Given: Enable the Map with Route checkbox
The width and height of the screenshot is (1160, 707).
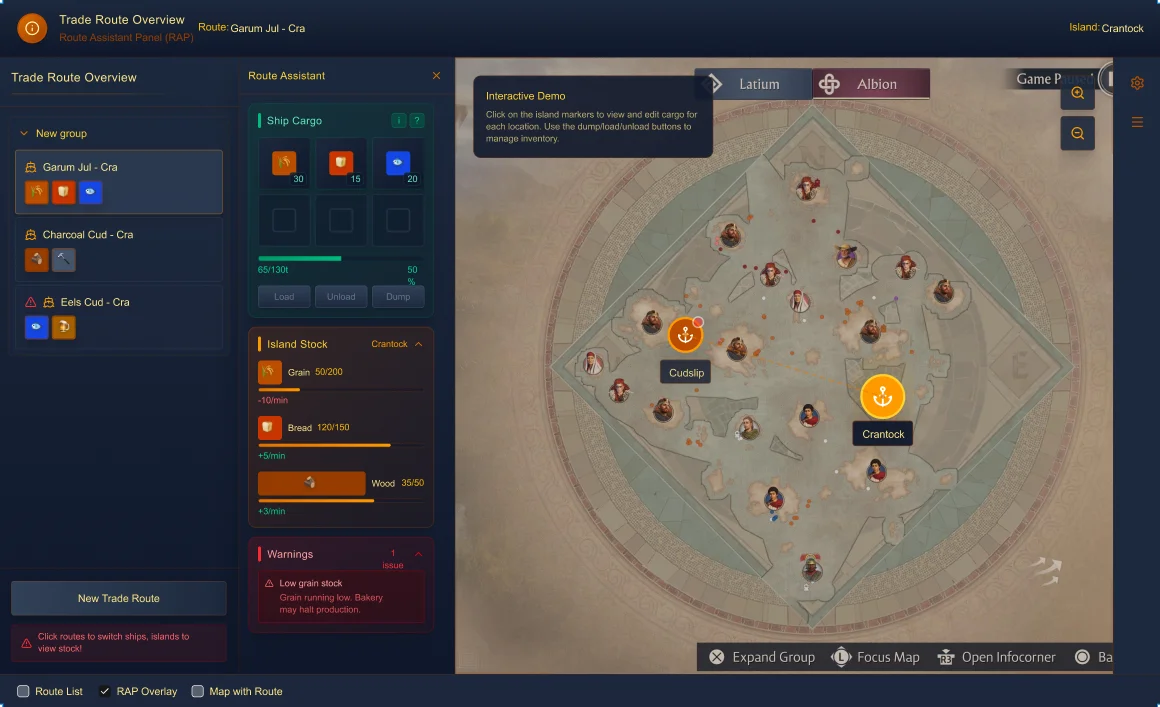Looking at the screenshot, I should coord(198,691).
